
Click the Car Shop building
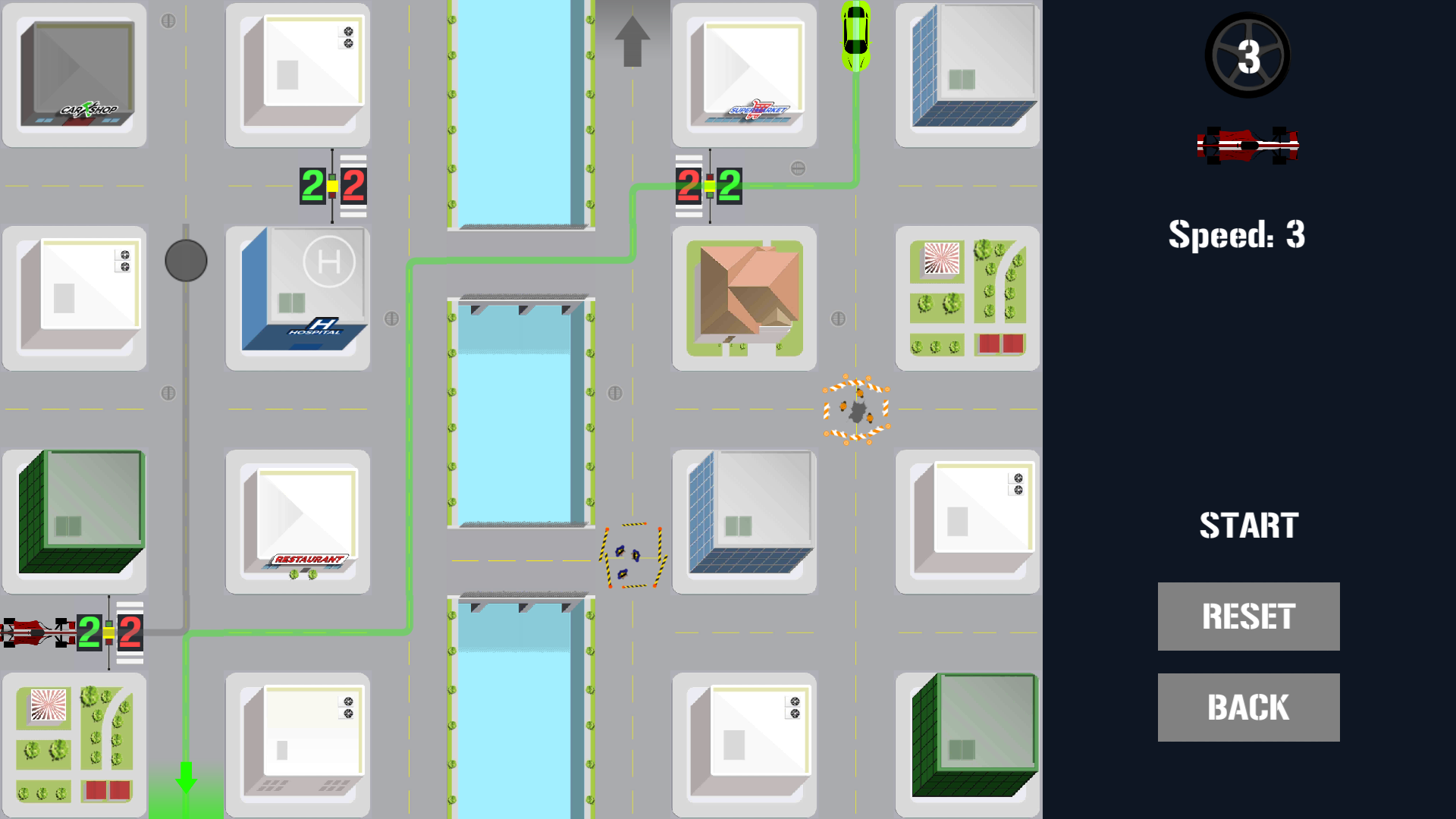tap(74, 72)
